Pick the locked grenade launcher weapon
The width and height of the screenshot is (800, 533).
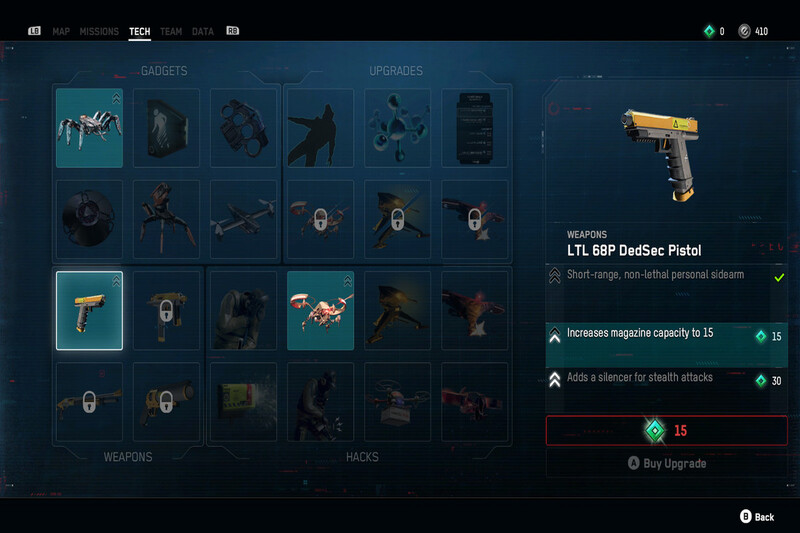166,402
